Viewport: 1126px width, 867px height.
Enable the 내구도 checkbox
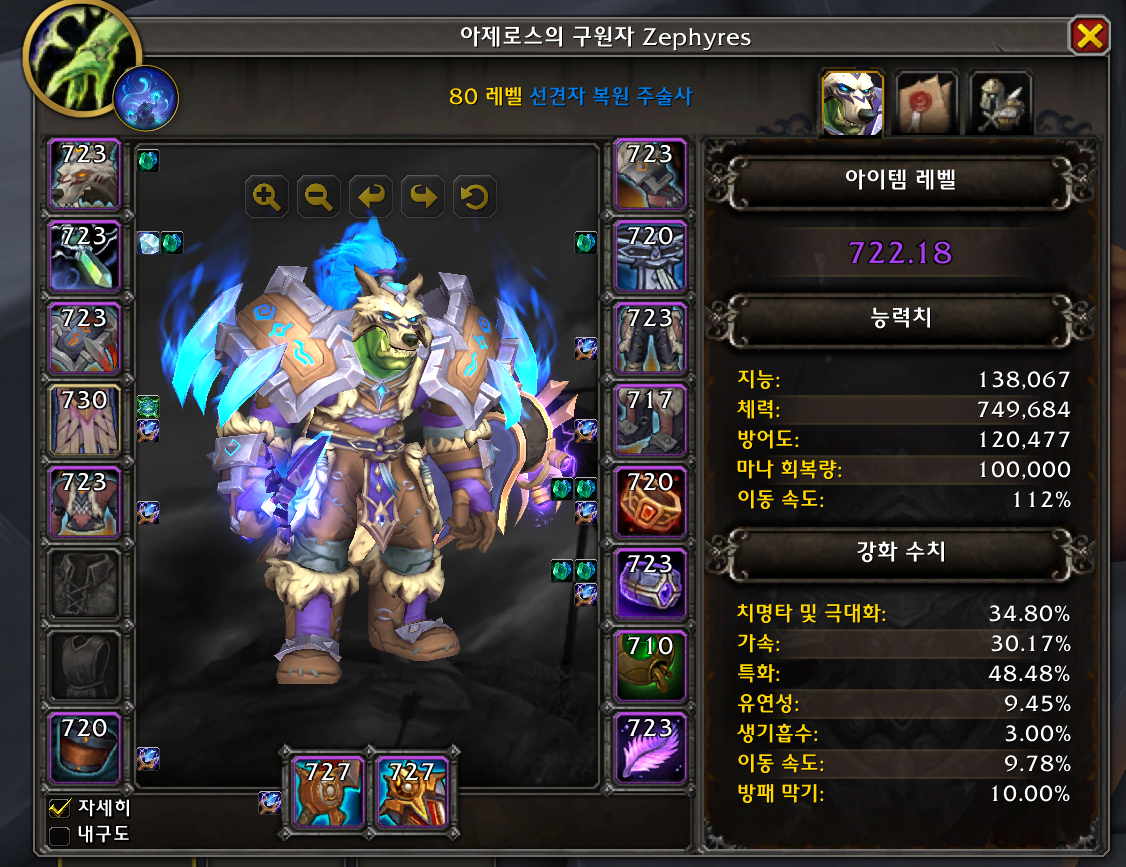pos(60,835)
